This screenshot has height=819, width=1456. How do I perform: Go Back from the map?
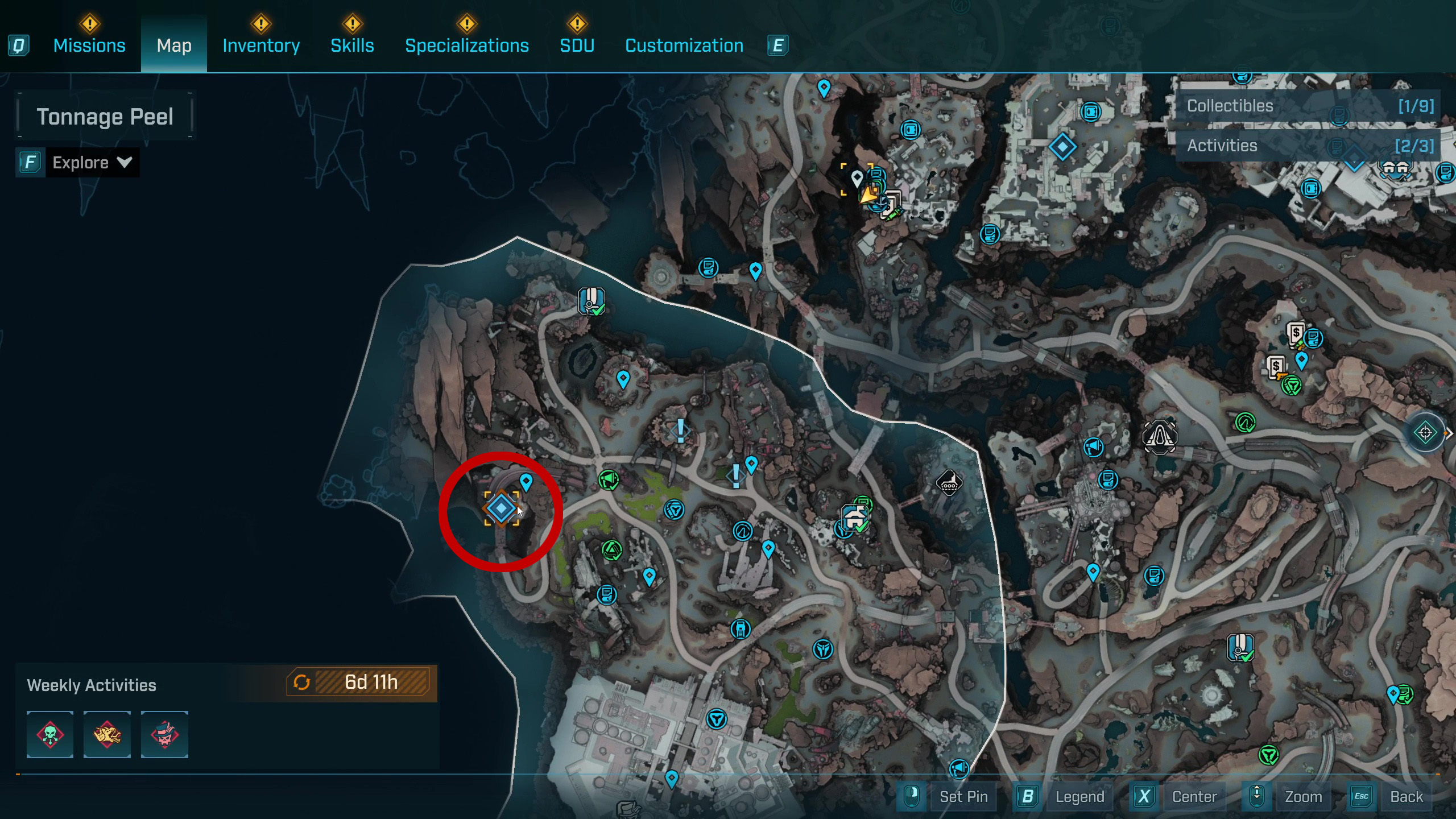point(1406,797)
